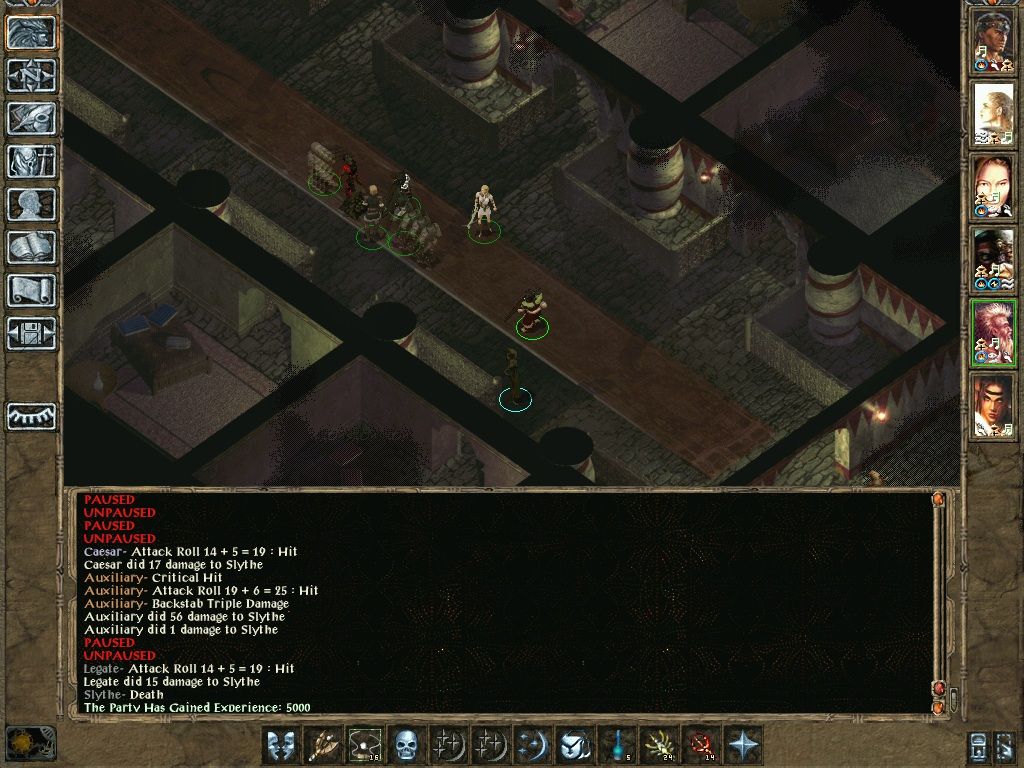Select the sling slot with 16 ammo

365,746
